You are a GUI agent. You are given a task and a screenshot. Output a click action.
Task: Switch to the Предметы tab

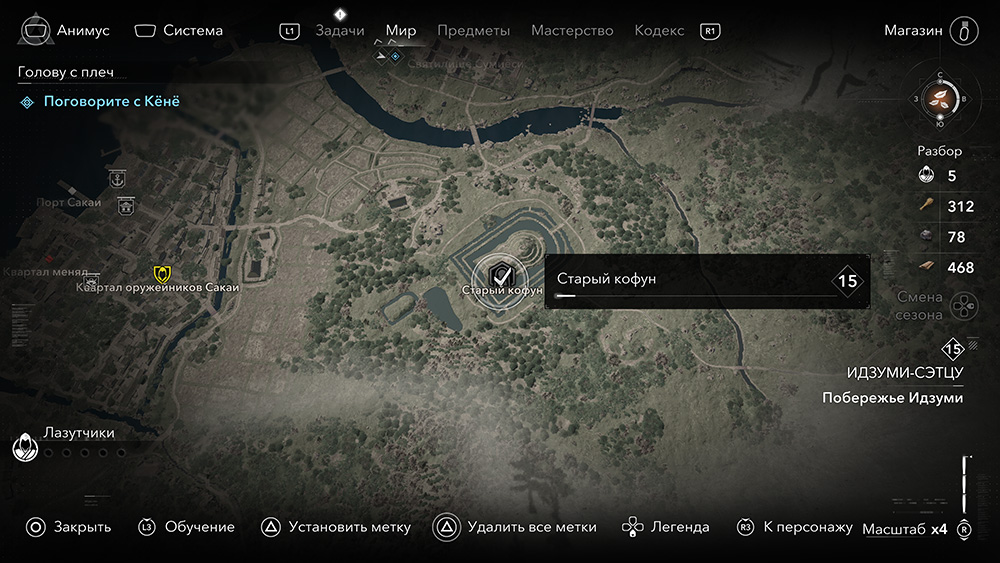(x=473, y=31)
